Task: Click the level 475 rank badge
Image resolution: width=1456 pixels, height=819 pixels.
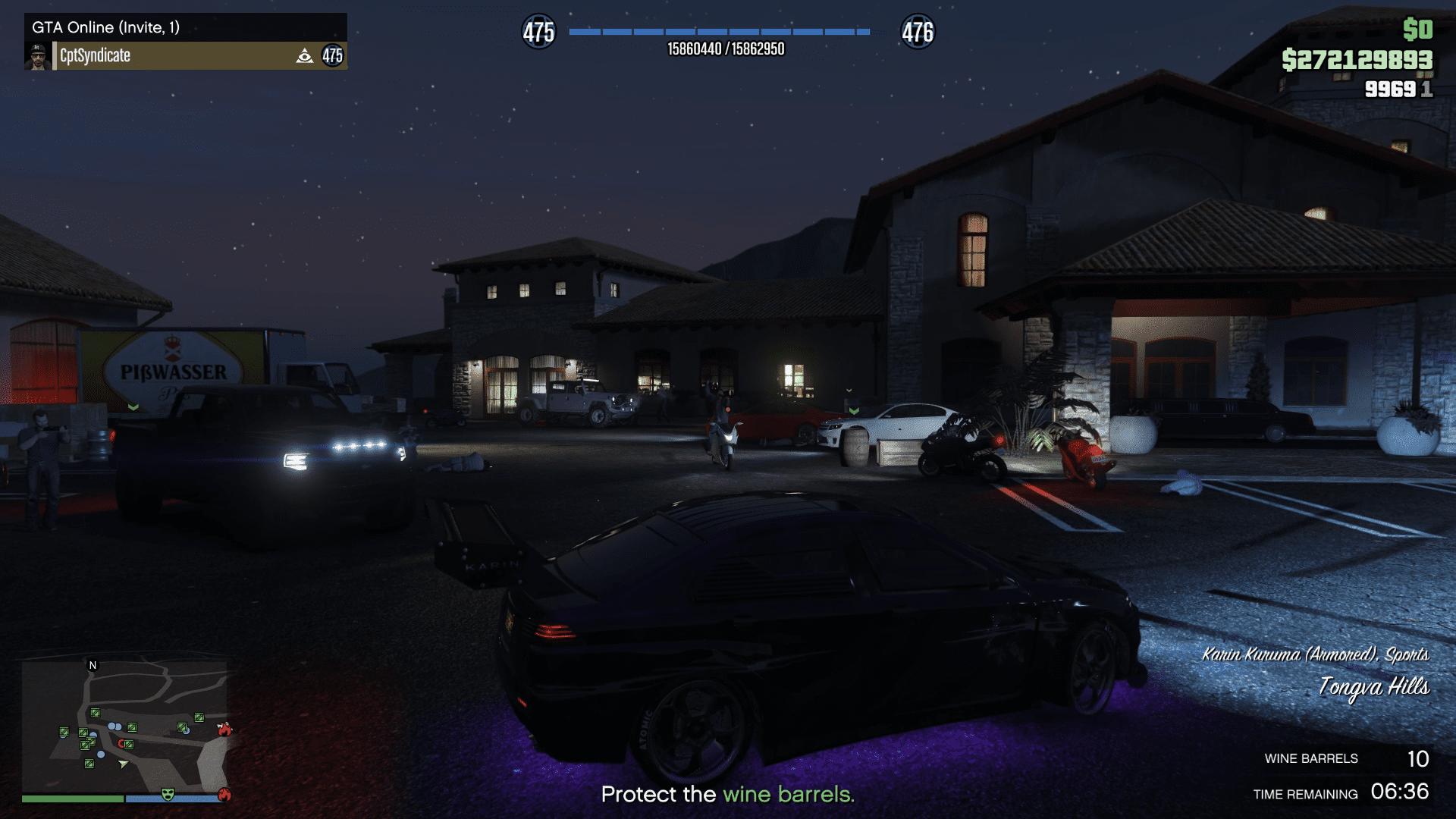Action: coord(540,32)
